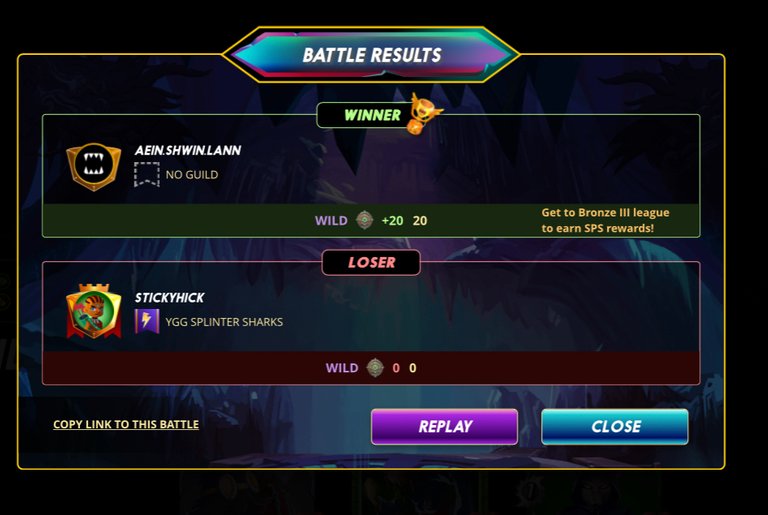
Task: Open winner AEIN.SHWIN.LANN's profile name
Action: click(188, 151)
